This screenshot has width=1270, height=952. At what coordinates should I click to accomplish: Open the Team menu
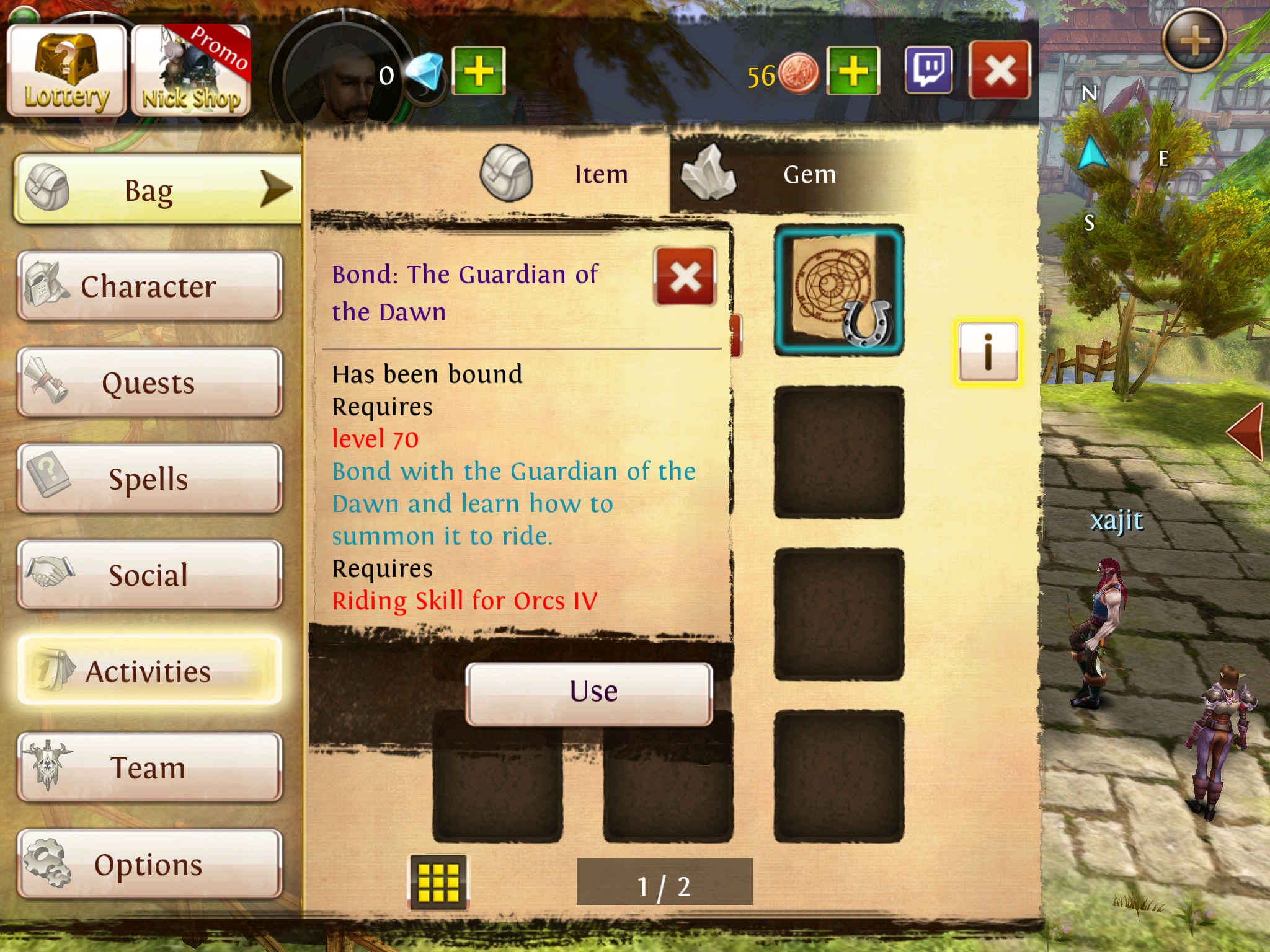pos(149,767)
